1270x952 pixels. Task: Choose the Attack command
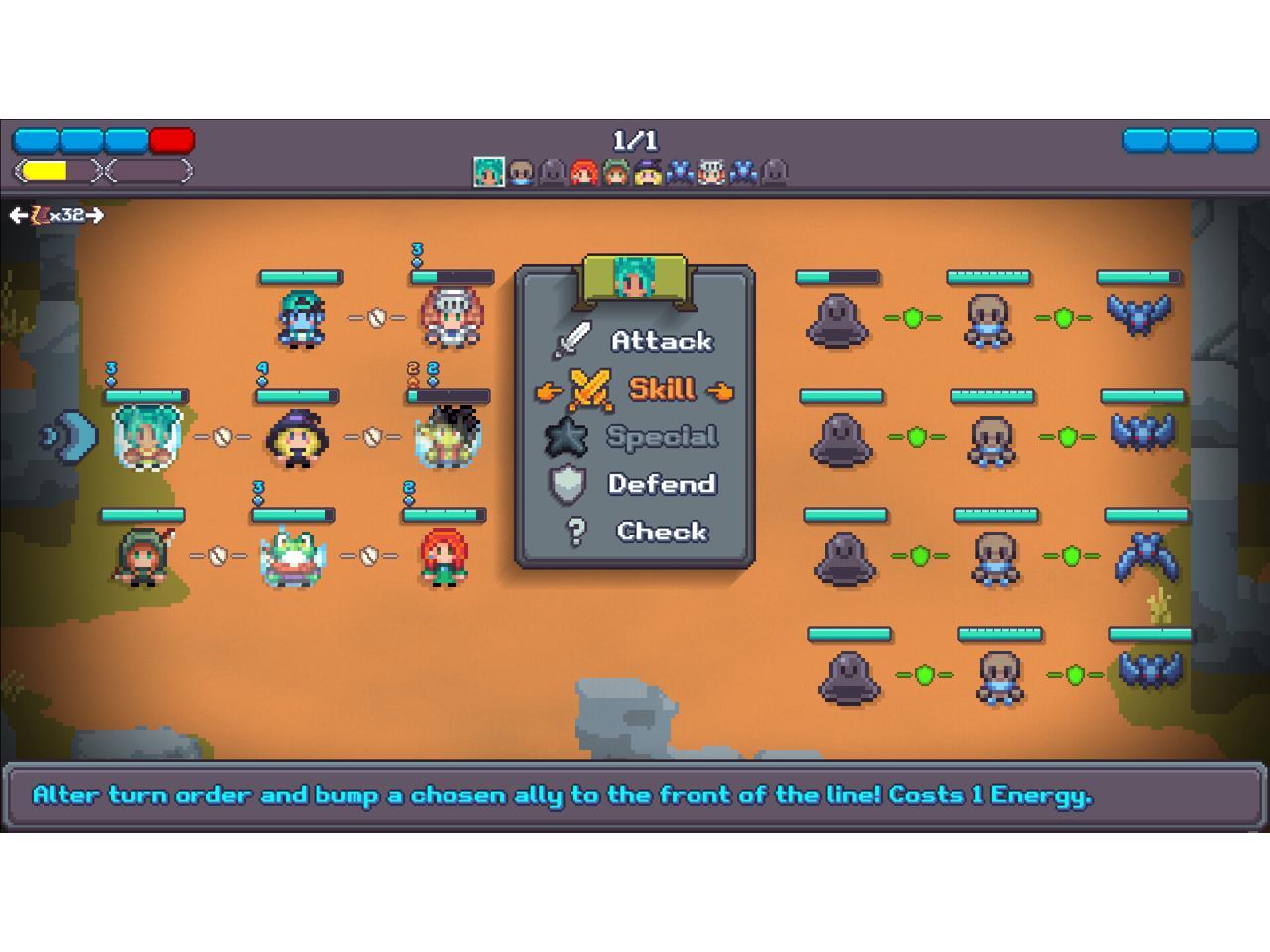tap(661, 341)
